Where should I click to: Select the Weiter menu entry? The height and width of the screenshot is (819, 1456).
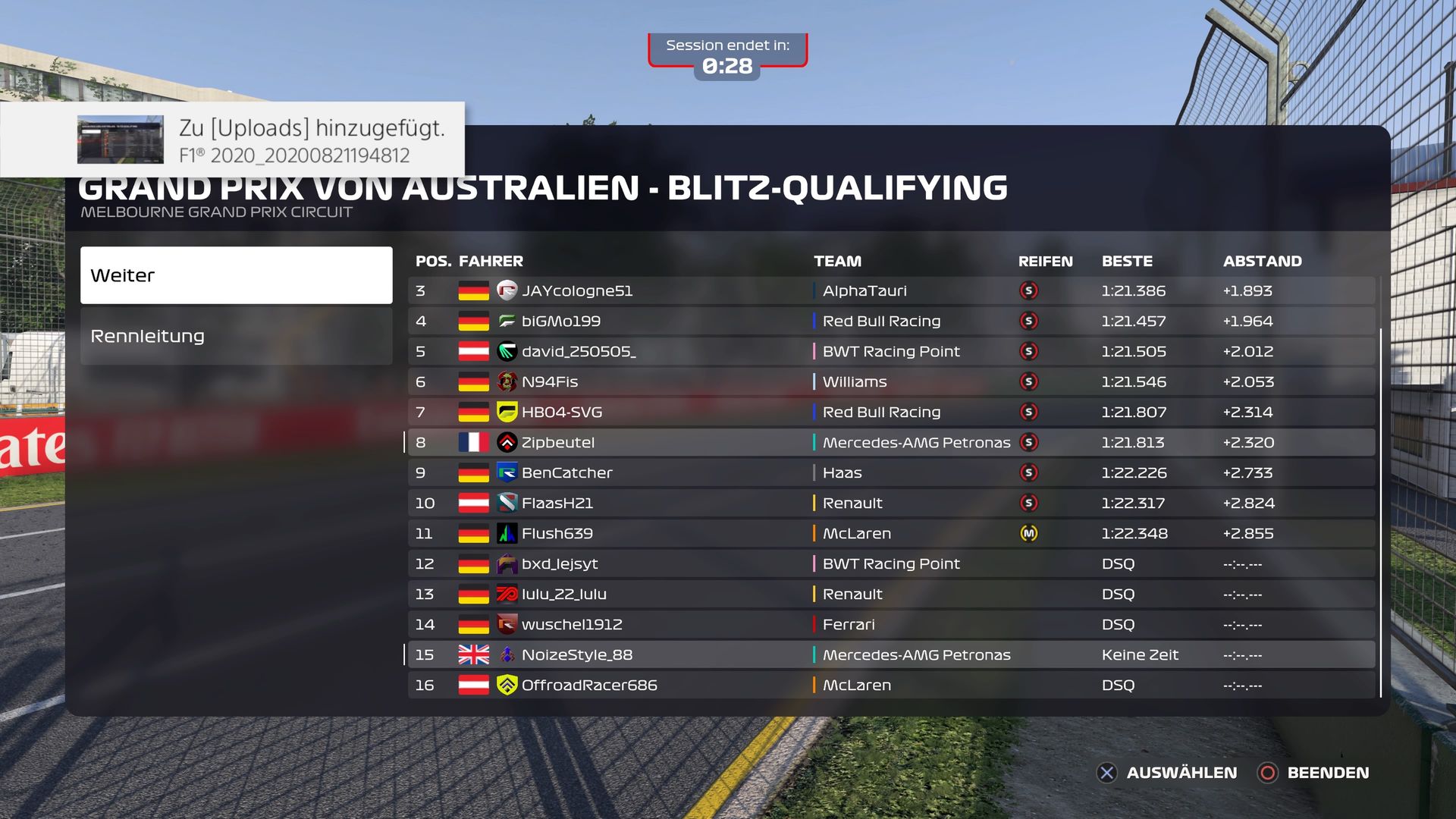[x=236, y=275]
